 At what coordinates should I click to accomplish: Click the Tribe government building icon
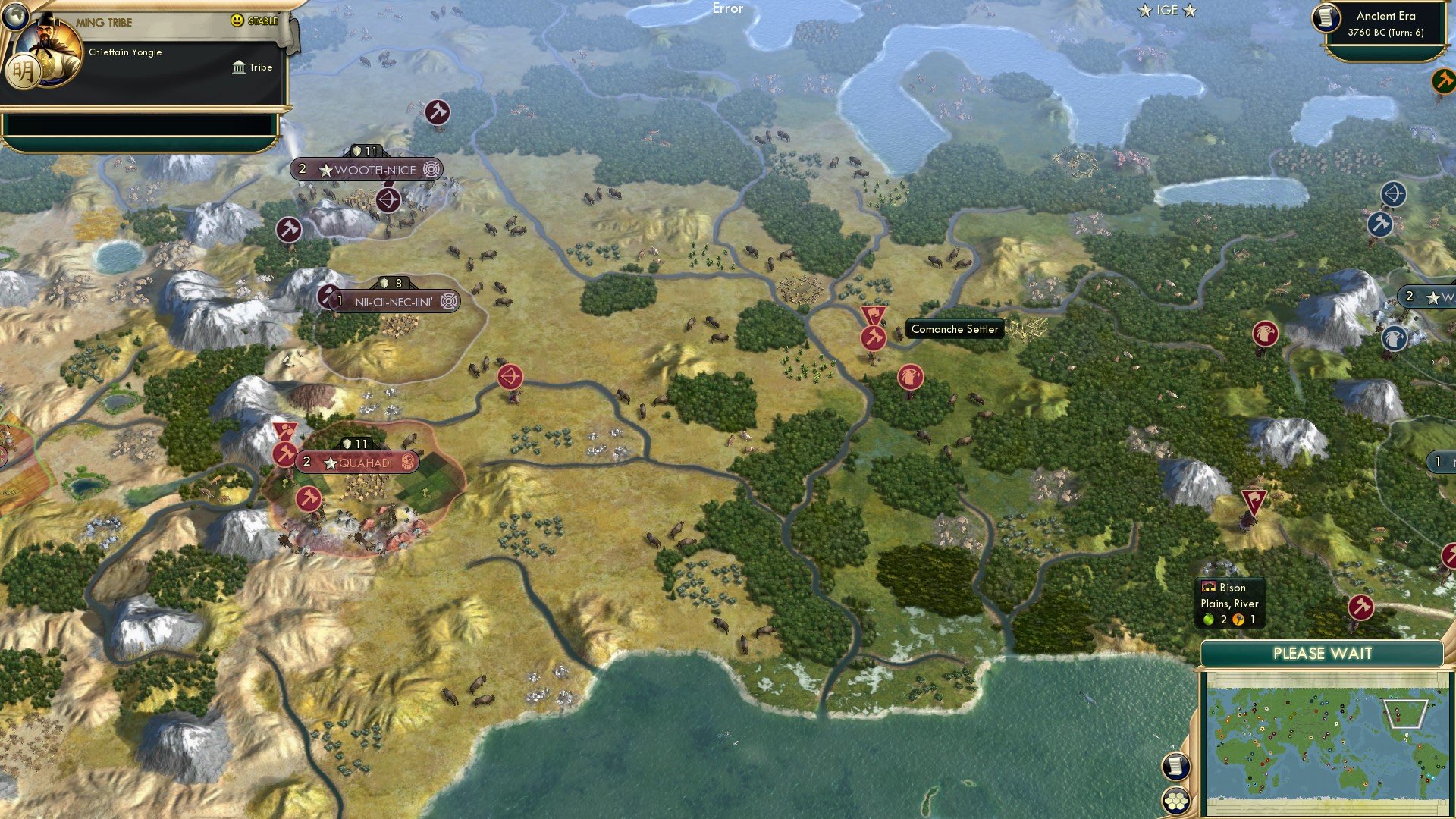coord(237,67)
